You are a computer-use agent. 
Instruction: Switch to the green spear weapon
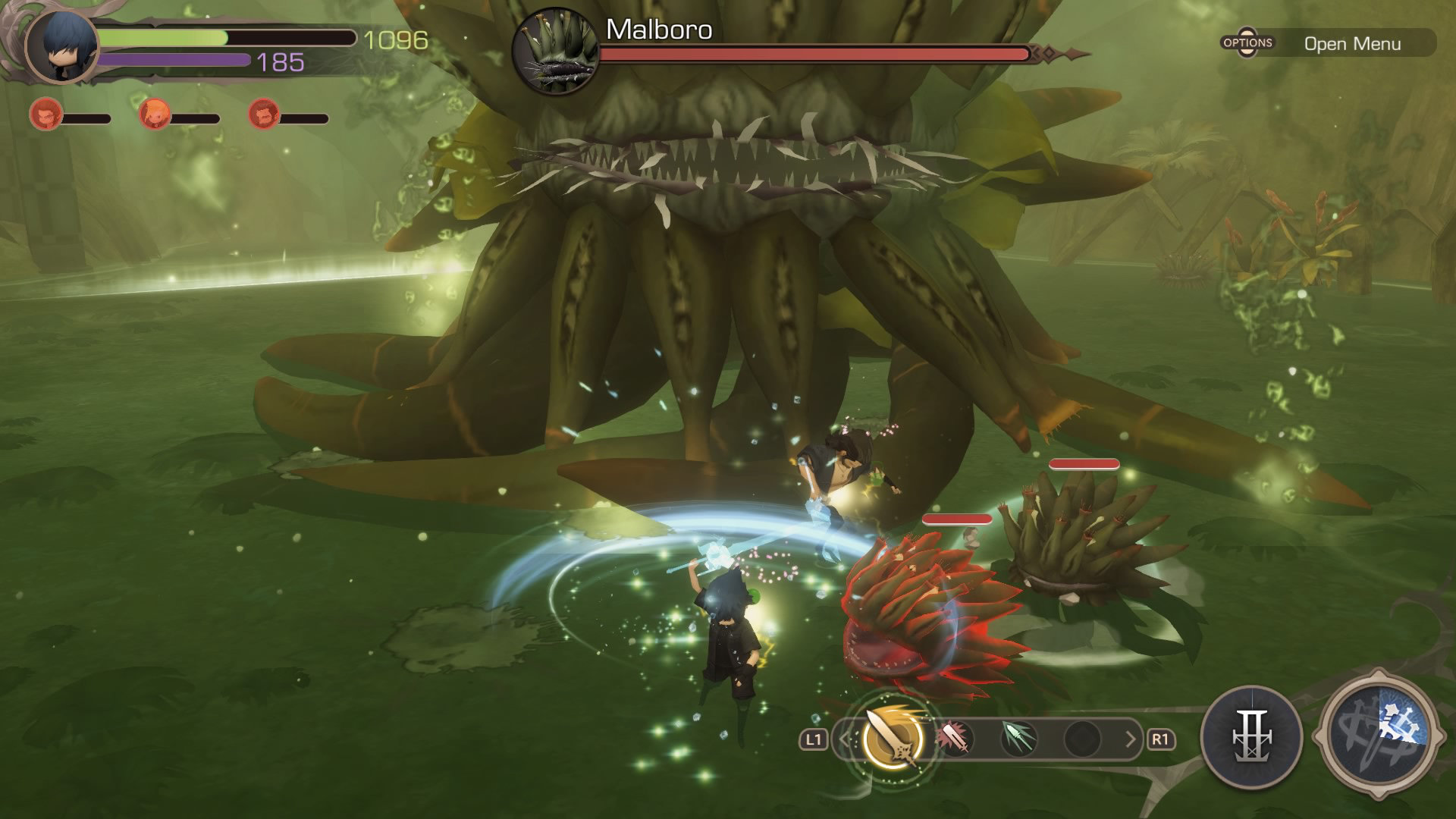tap(1018, 738)
